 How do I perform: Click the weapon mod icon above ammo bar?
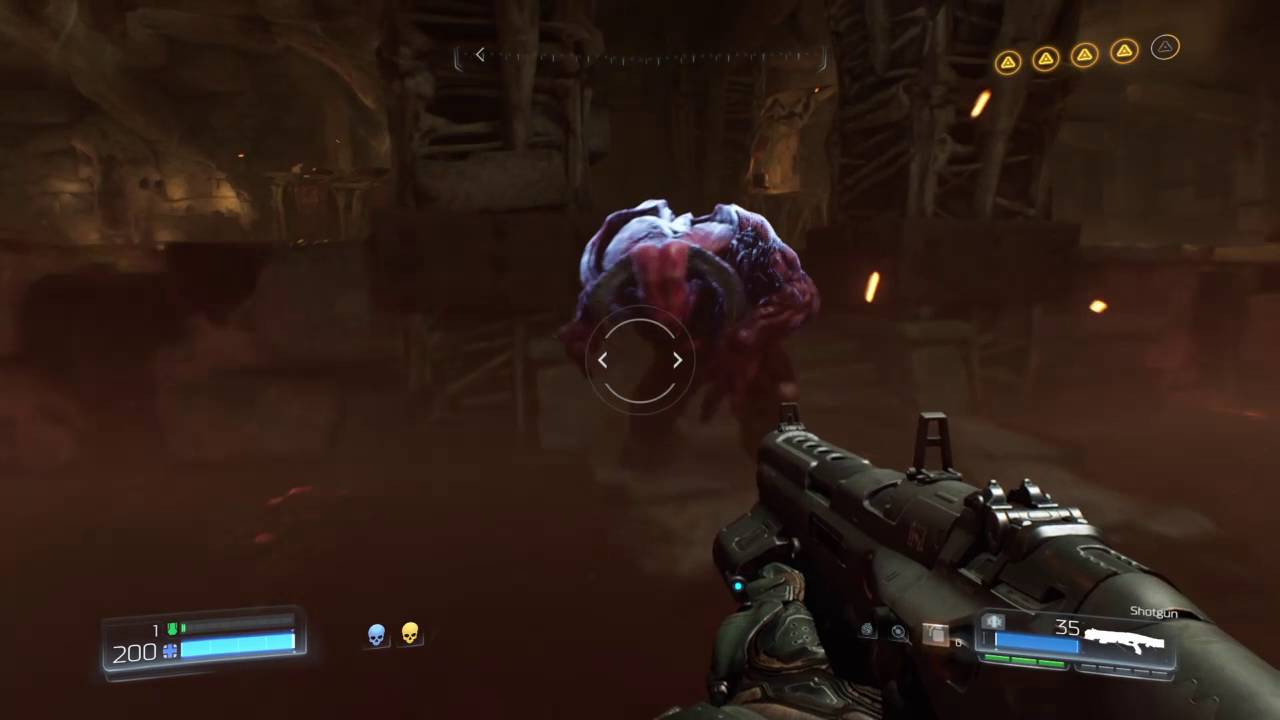click(993, 622)
